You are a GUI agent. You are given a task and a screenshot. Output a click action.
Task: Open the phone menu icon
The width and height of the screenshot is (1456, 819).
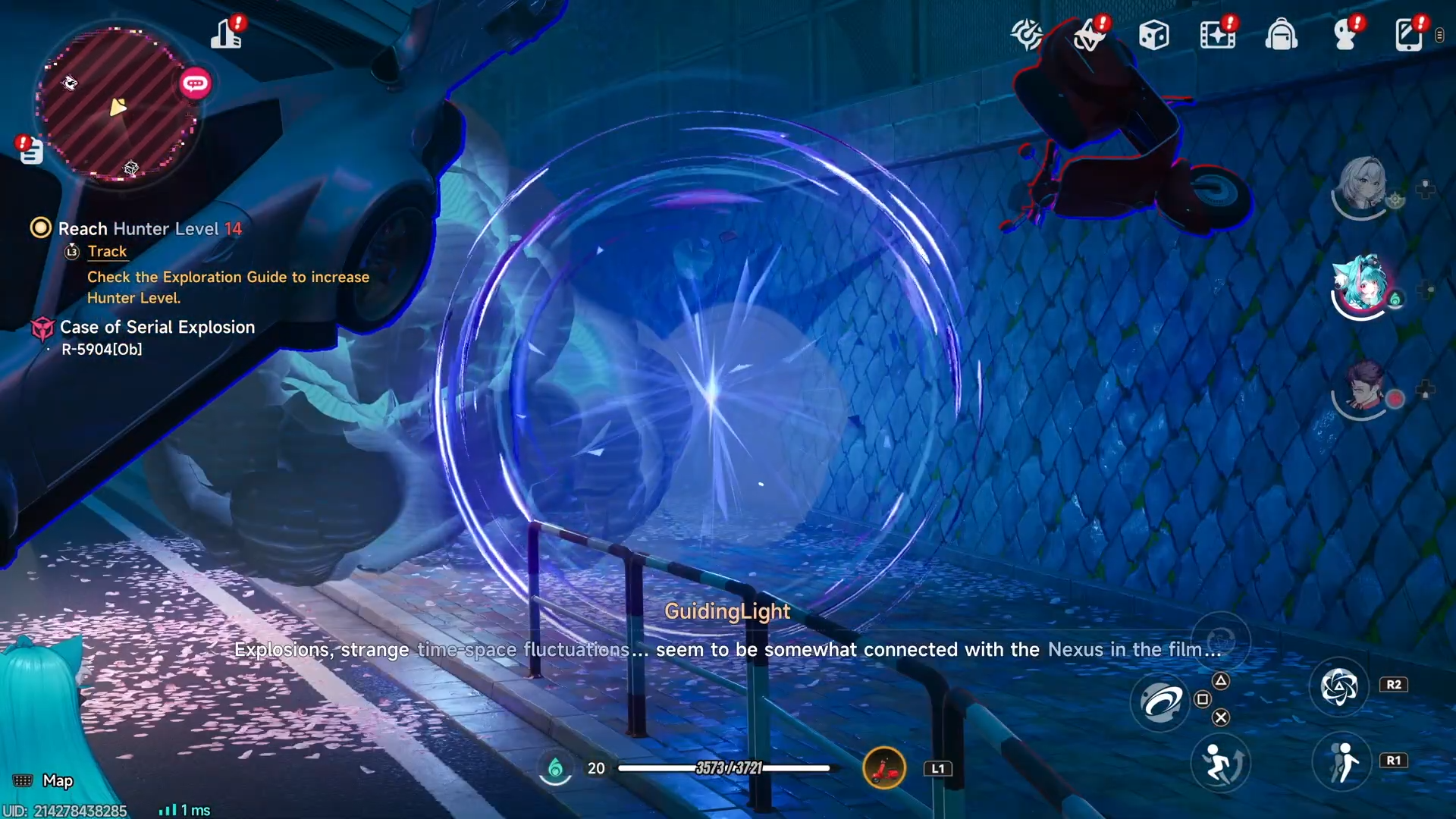click(x=1408, y=35)
